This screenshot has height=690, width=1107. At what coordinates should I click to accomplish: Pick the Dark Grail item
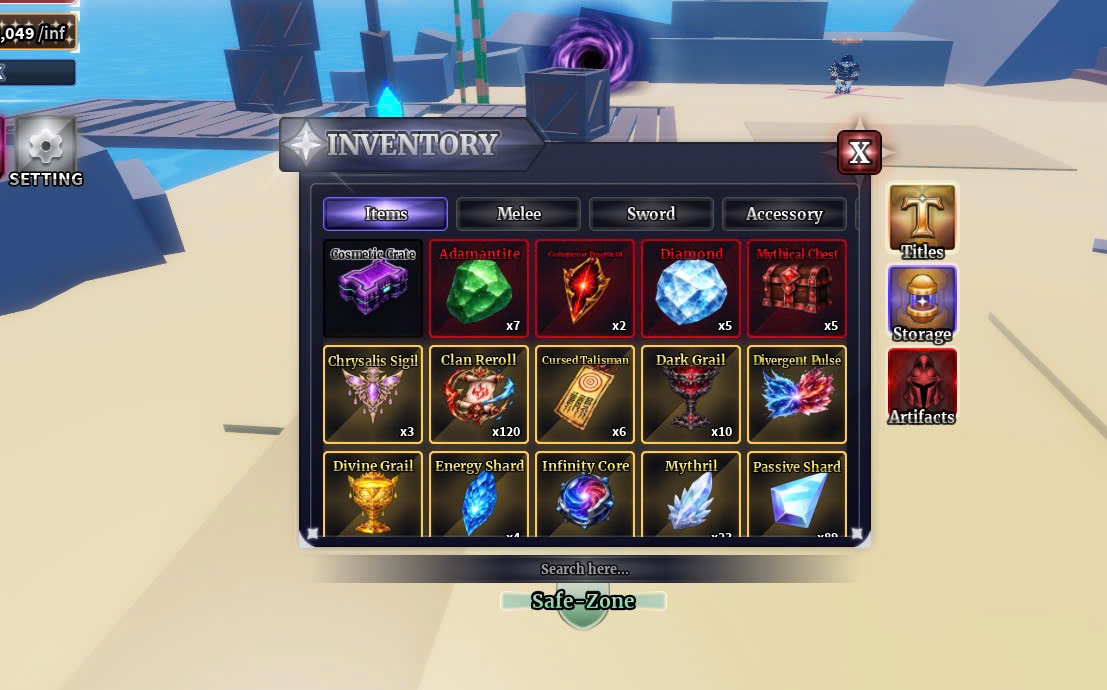tap(691, 395)
